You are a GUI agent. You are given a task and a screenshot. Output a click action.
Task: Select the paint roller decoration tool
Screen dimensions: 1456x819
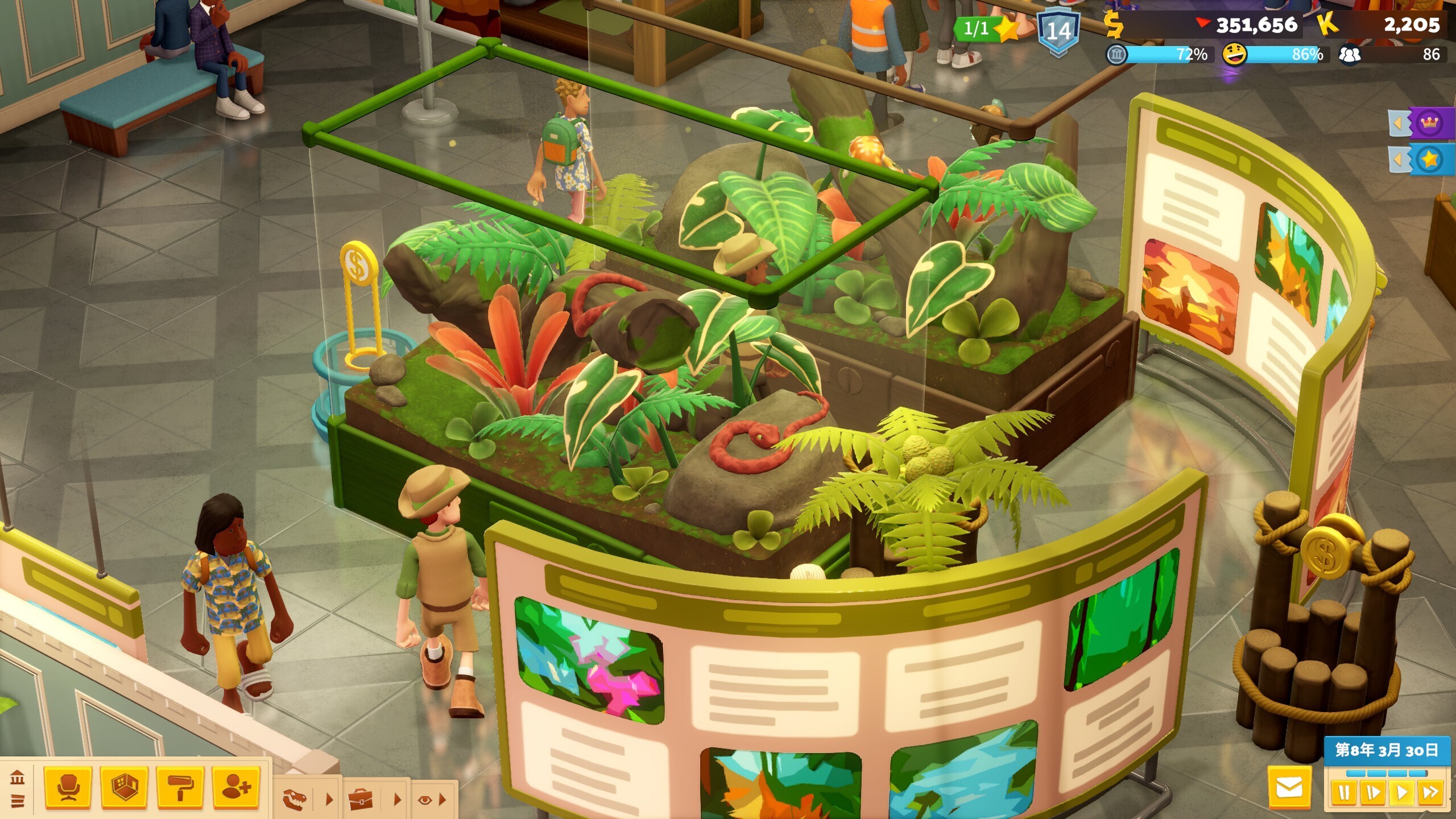[180, 788]
